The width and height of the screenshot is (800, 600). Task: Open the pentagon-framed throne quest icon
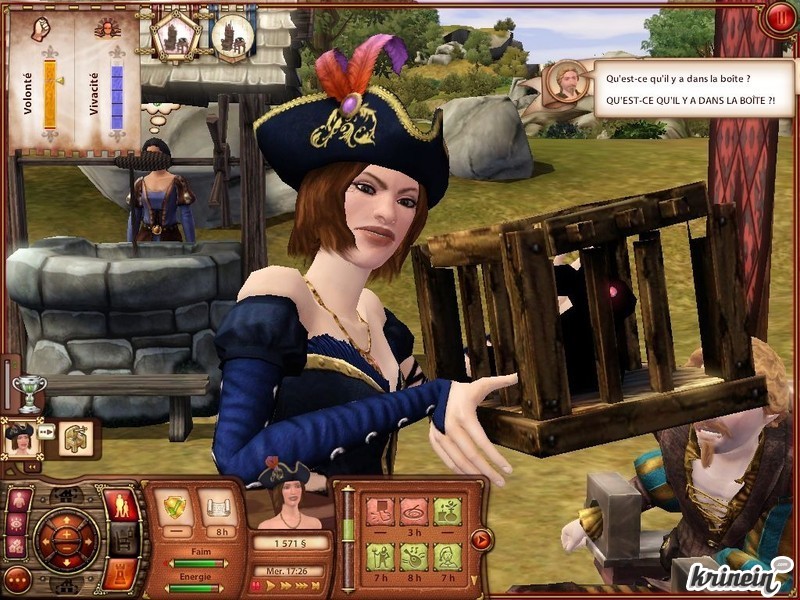tap(176, 37)
